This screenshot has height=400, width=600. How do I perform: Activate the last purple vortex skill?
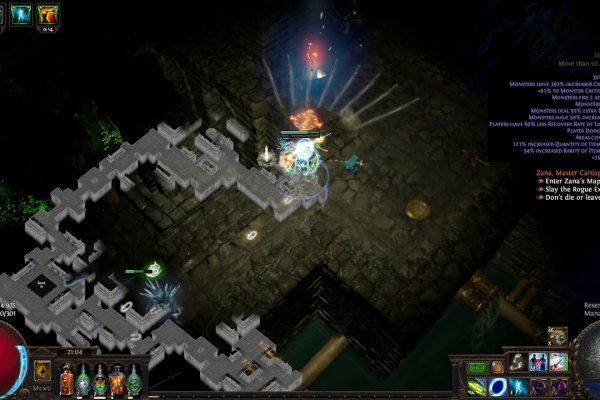tap(557, 386)
